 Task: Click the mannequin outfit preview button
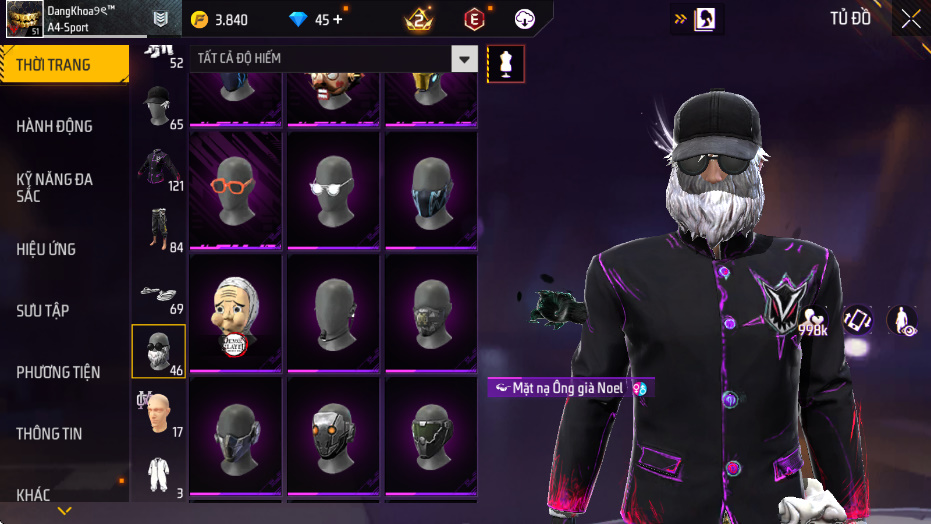[506, 63]
